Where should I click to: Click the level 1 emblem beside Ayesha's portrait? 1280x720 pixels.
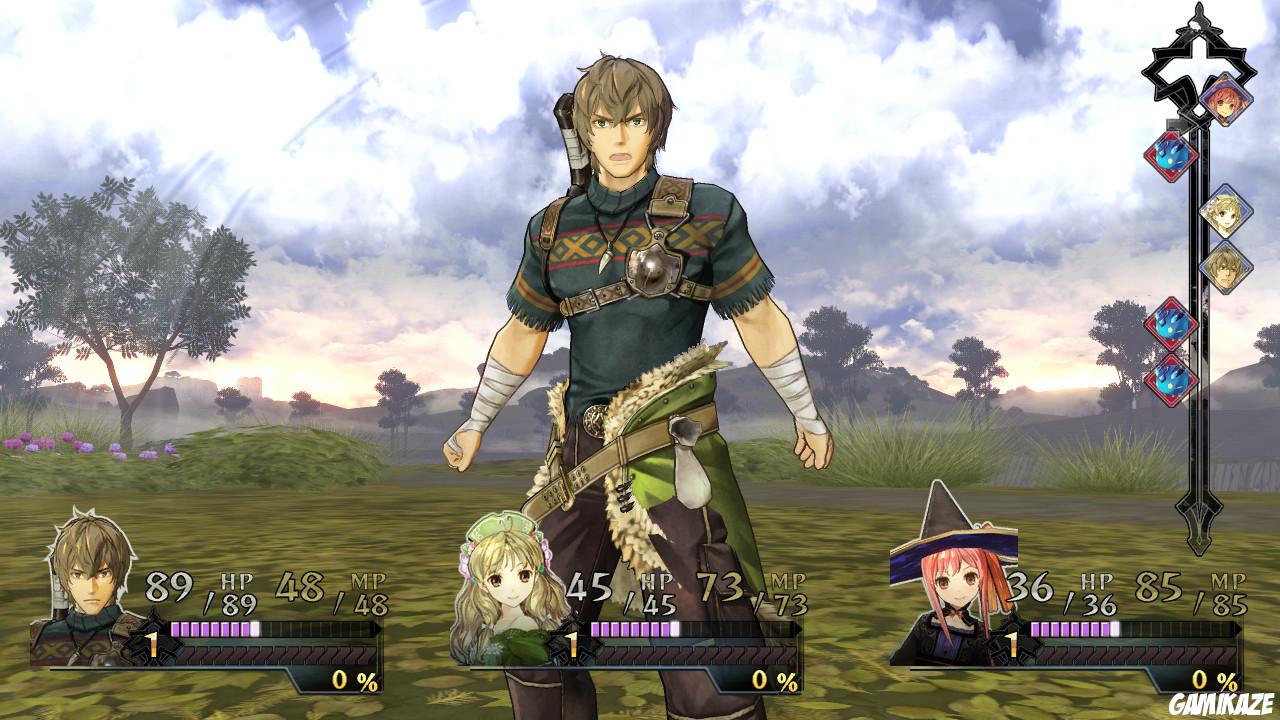[572, 642]
